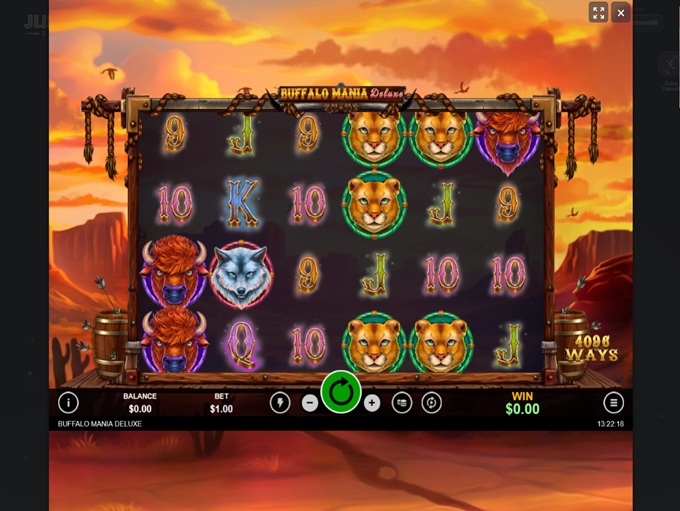Open the hamburger menu
The image size is (680, 511).
click(613, 403)
